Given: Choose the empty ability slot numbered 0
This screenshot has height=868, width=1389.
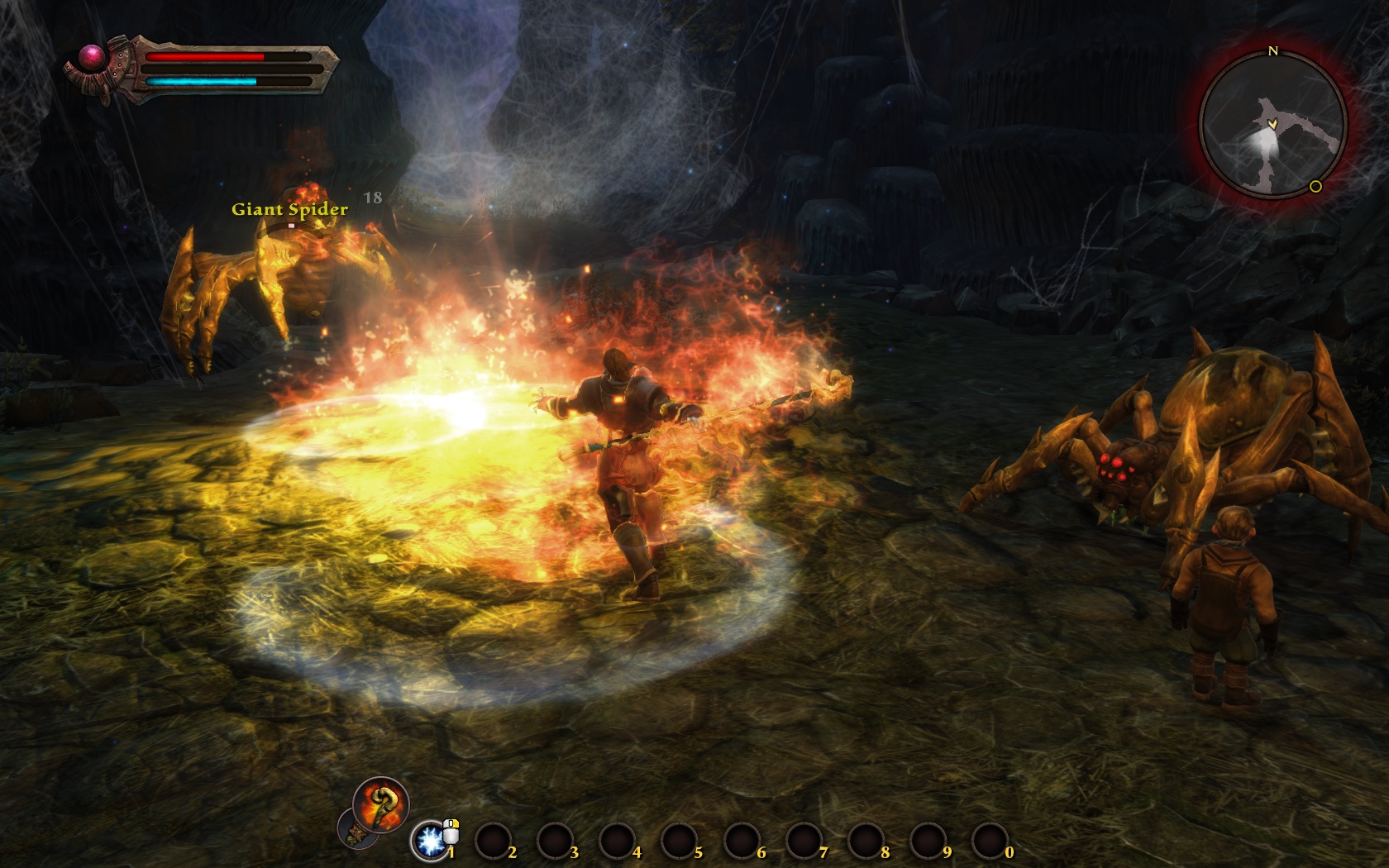Looking at the screenshot, I should [989, 842].
